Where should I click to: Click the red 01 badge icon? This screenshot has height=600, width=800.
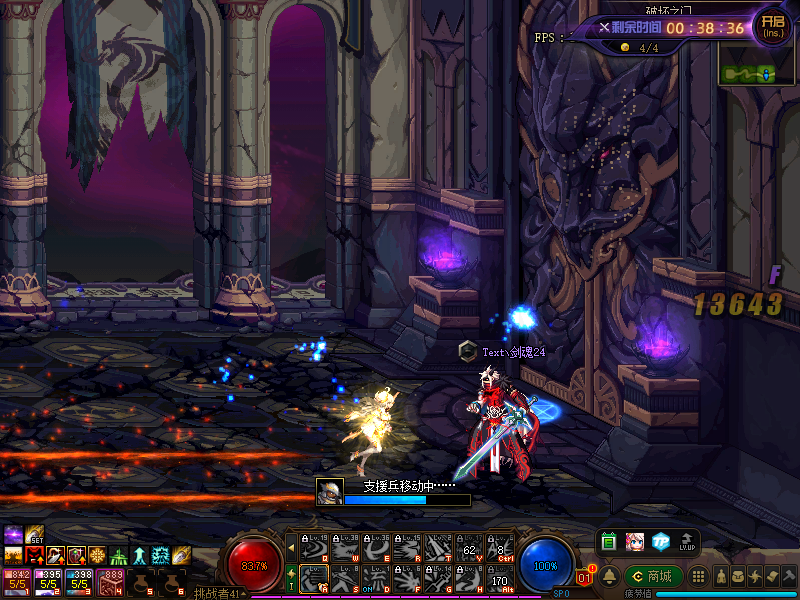tap(586, 576)
